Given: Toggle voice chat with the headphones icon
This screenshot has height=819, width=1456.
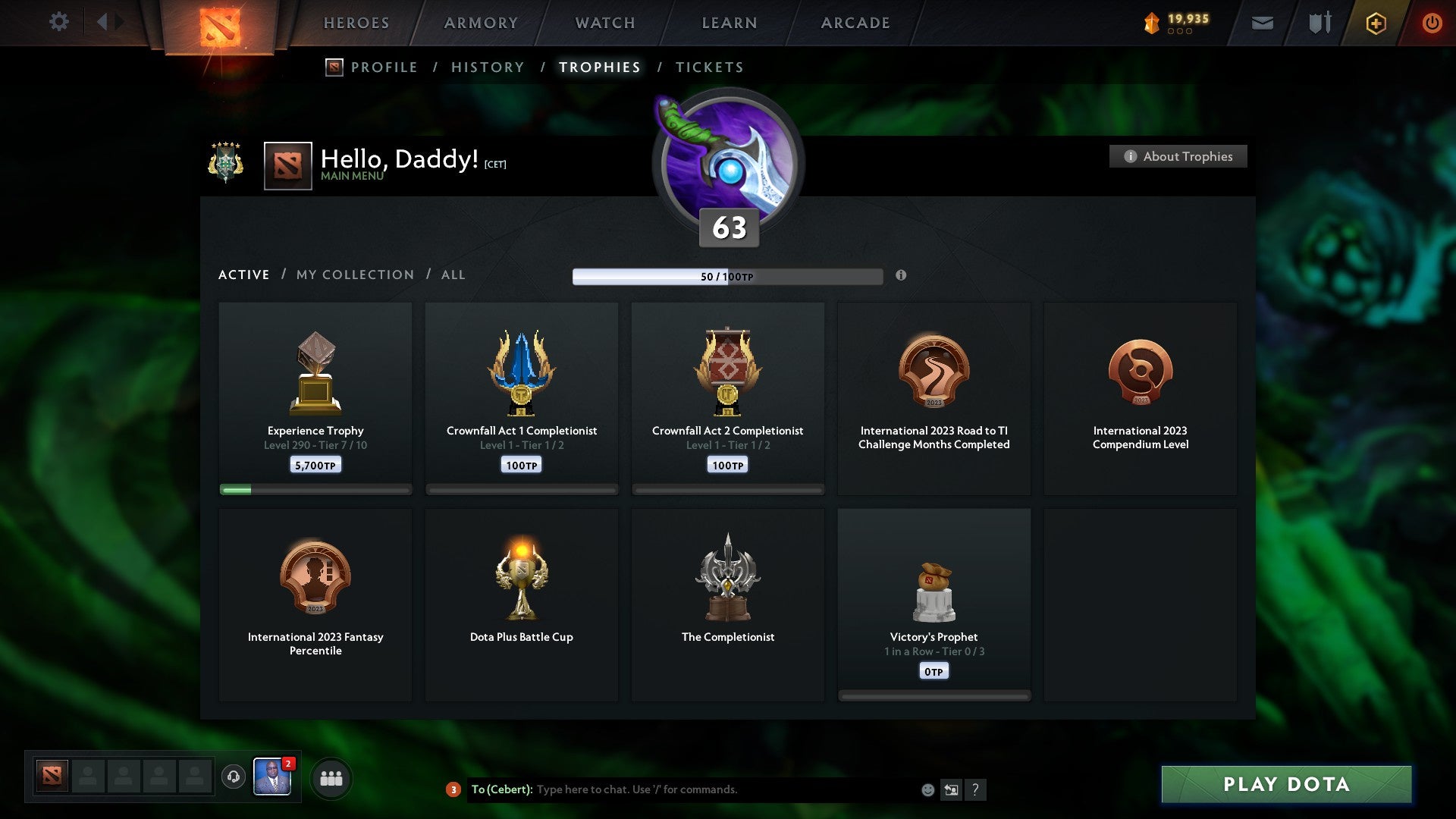Looking at the screenshot, I should point(233,777).
